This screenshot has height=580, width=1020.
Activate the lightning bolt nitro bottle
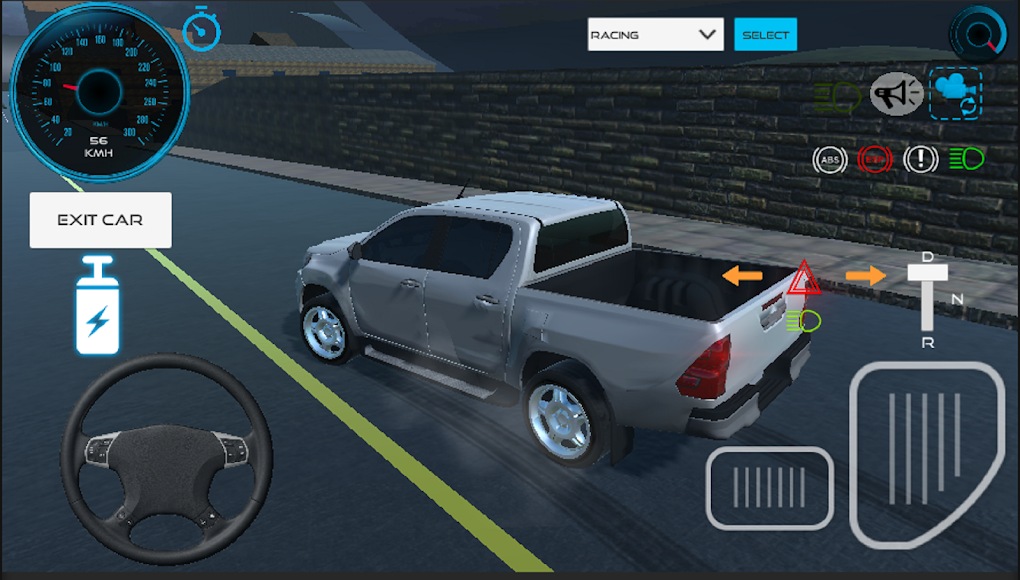tap(97, 307)
